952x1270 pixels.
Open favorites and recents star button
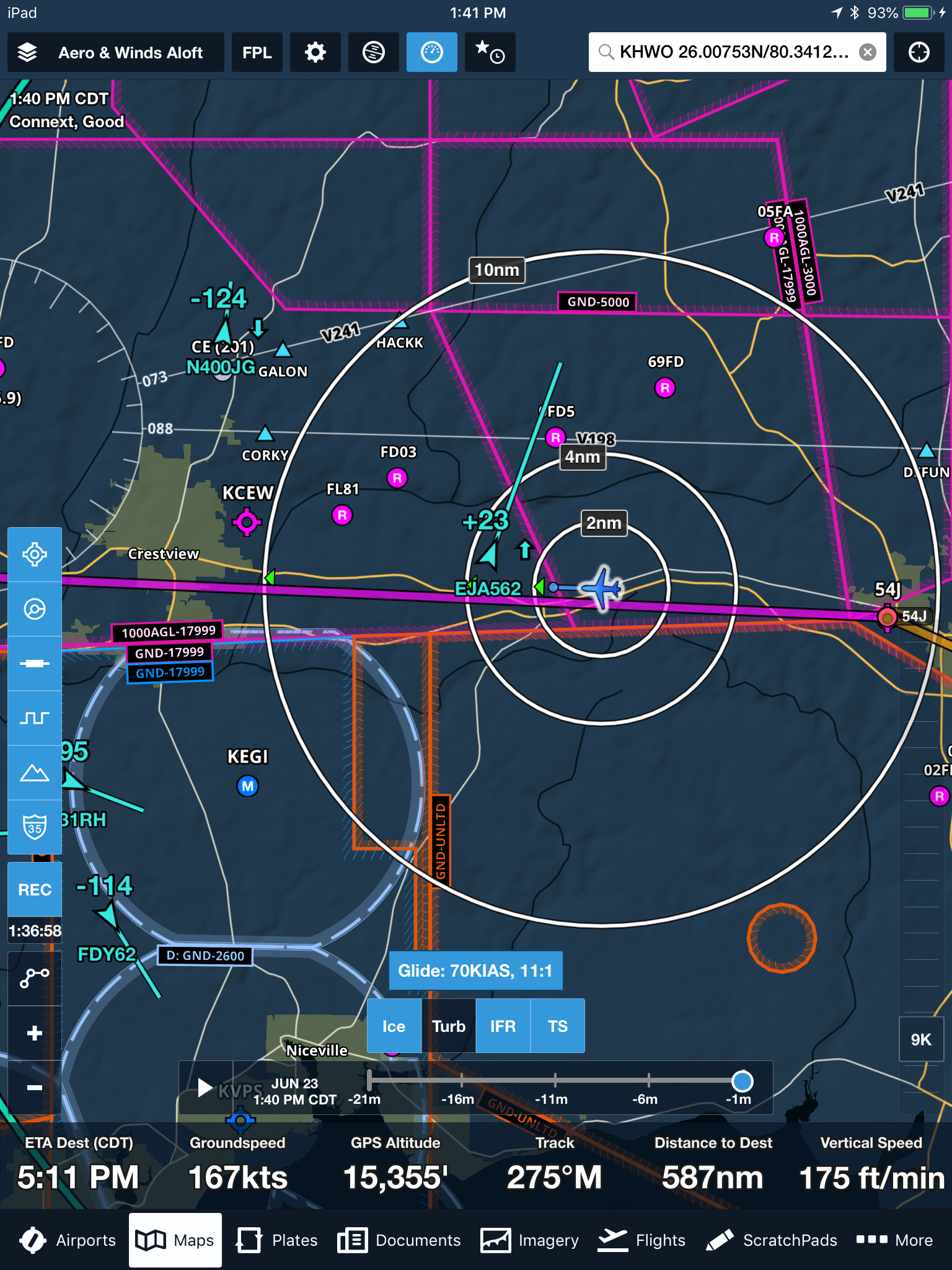[x=489, y=53]
